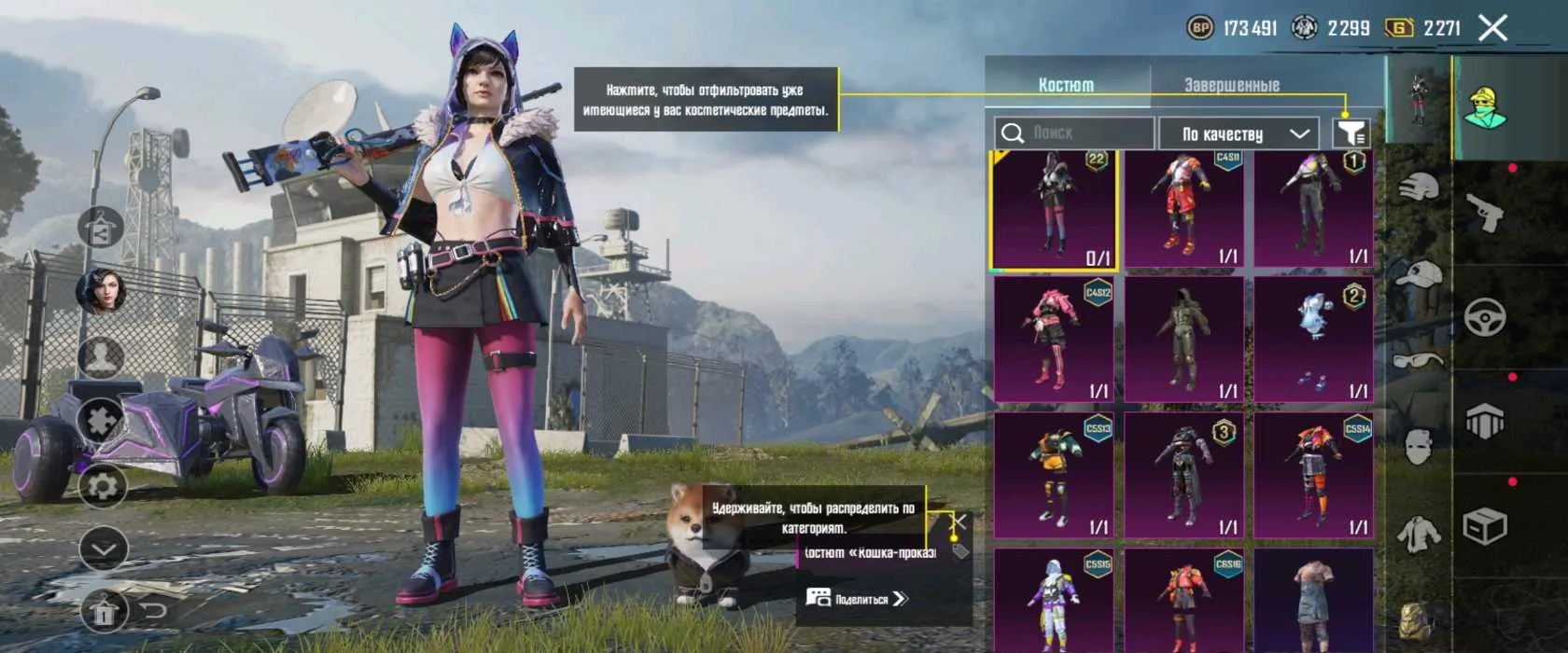1568x653 pixels.
Task: Close the inventory with the top-right X
Action: point(1492,28)
